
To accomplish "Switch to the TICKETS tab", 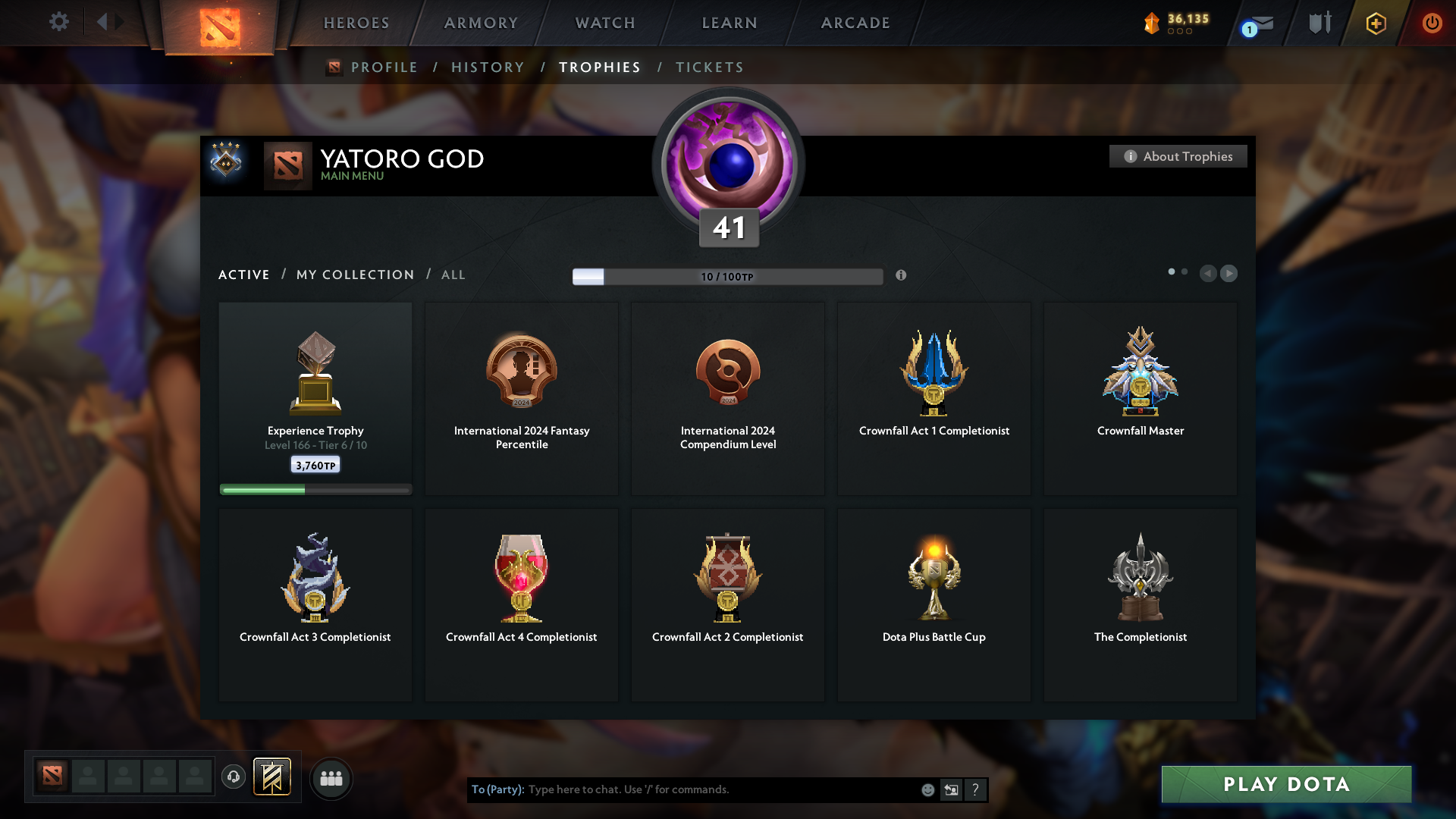I will 709,67.
